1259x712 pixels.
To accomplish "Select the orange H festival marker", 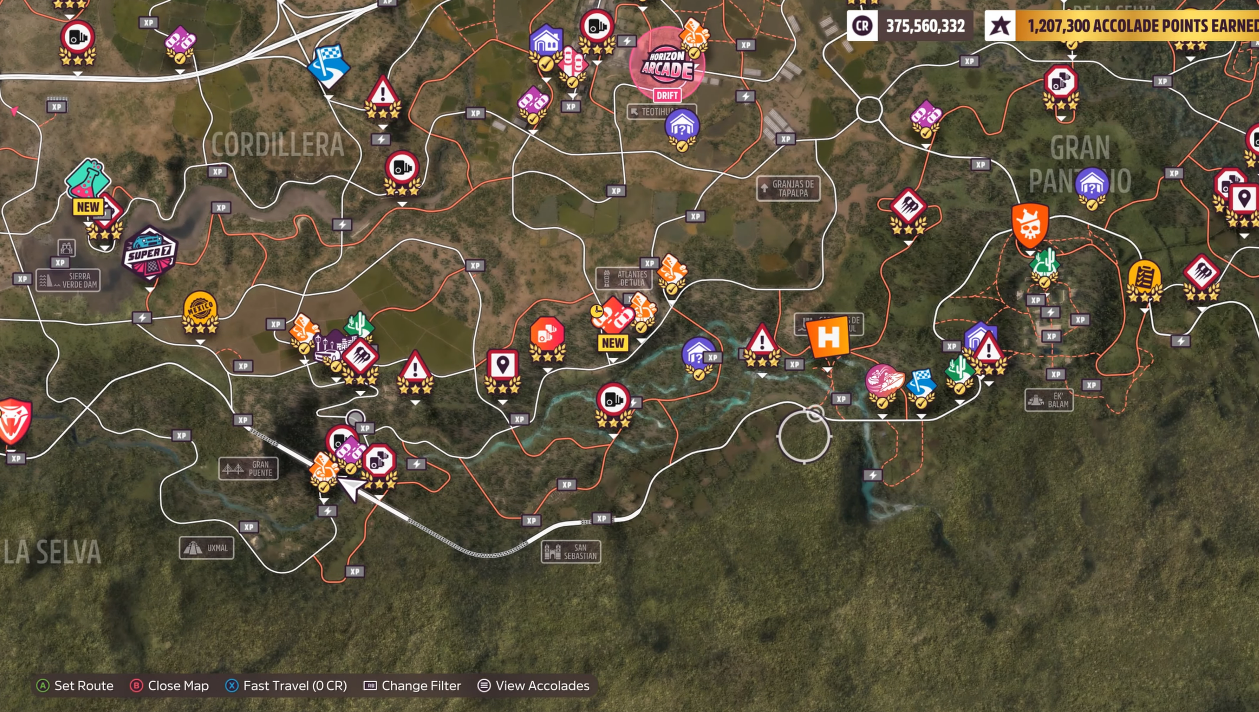I will 828,338.
